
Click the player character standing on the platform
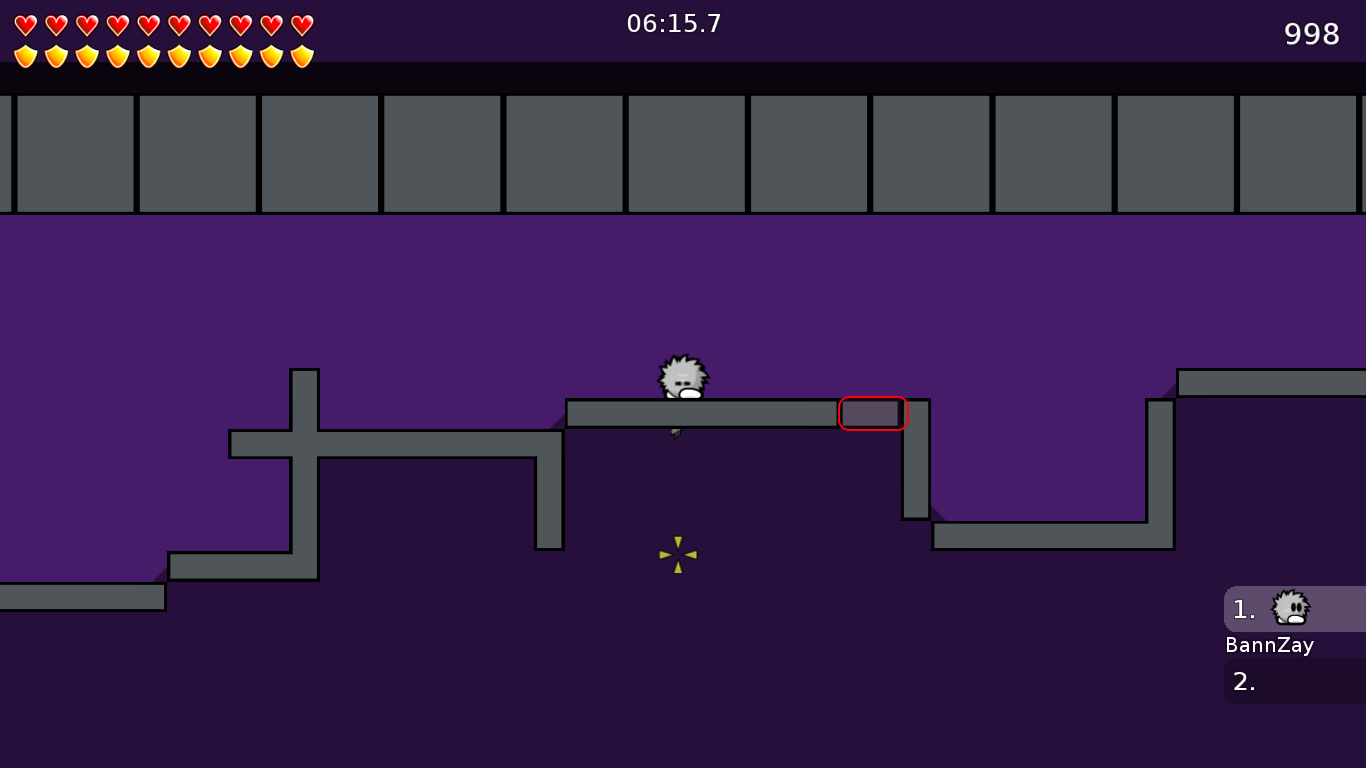[x=681, y=378]
